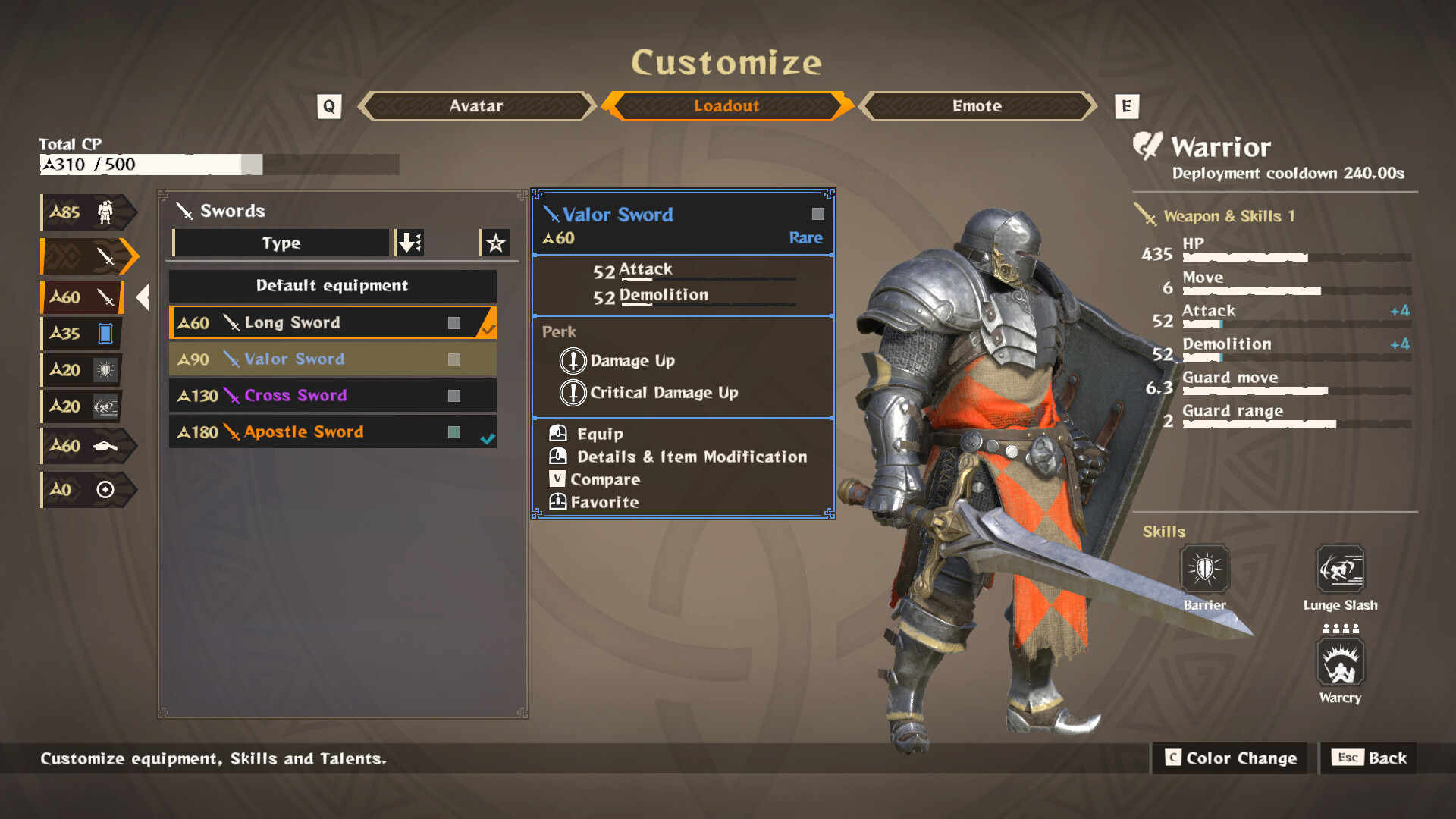
Task: Switch to the Emote tab
Action: (x=977, y=106)
